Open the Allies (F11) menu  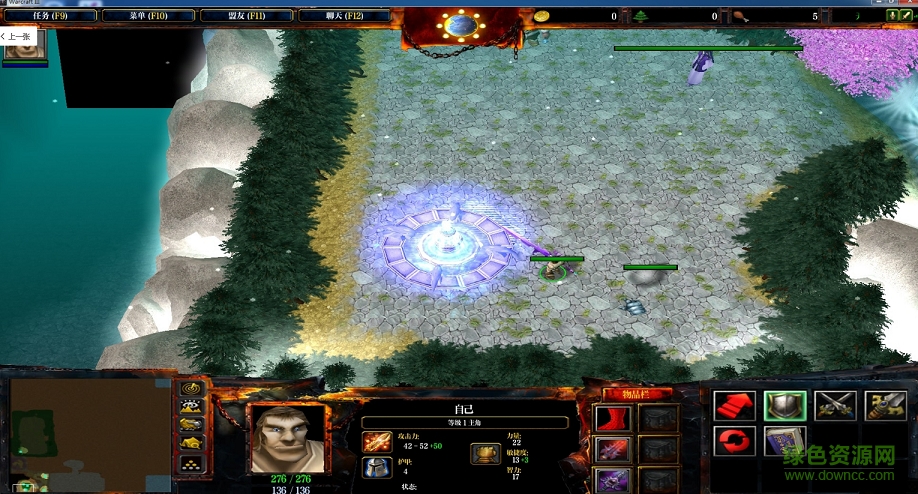245,16
